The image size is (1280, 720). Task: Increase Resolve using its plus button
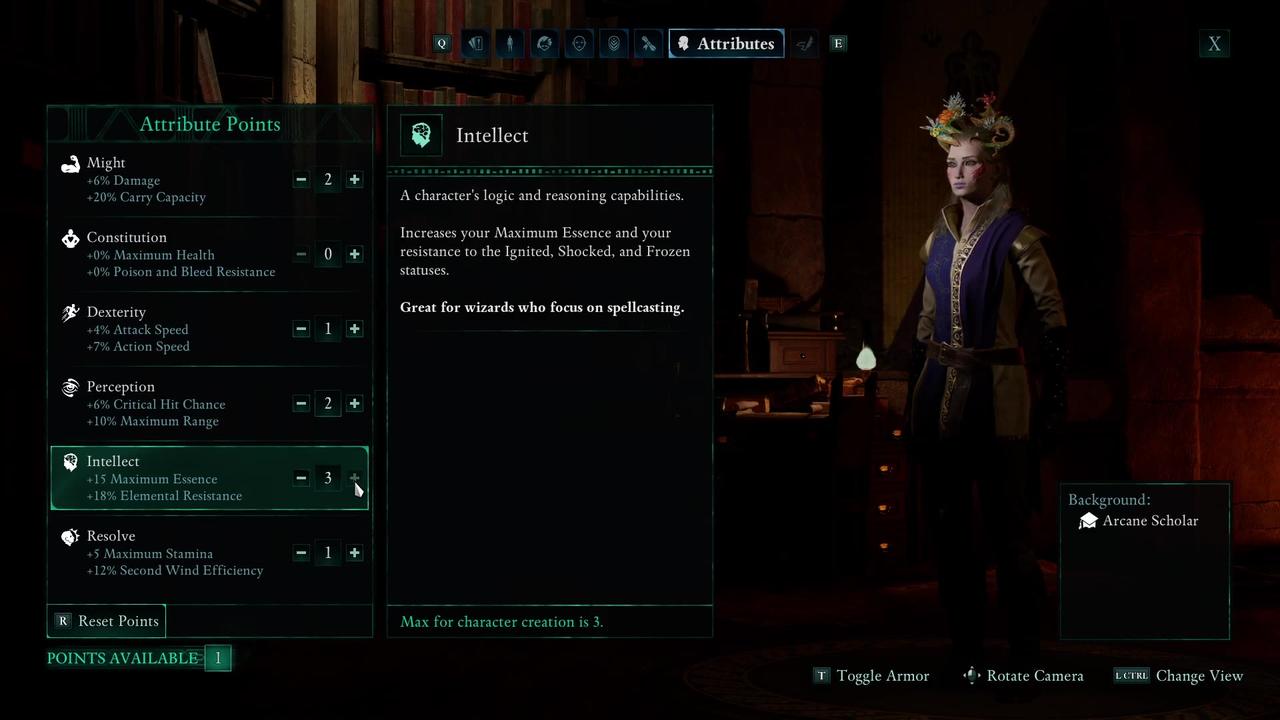click(x=354, y=553)
